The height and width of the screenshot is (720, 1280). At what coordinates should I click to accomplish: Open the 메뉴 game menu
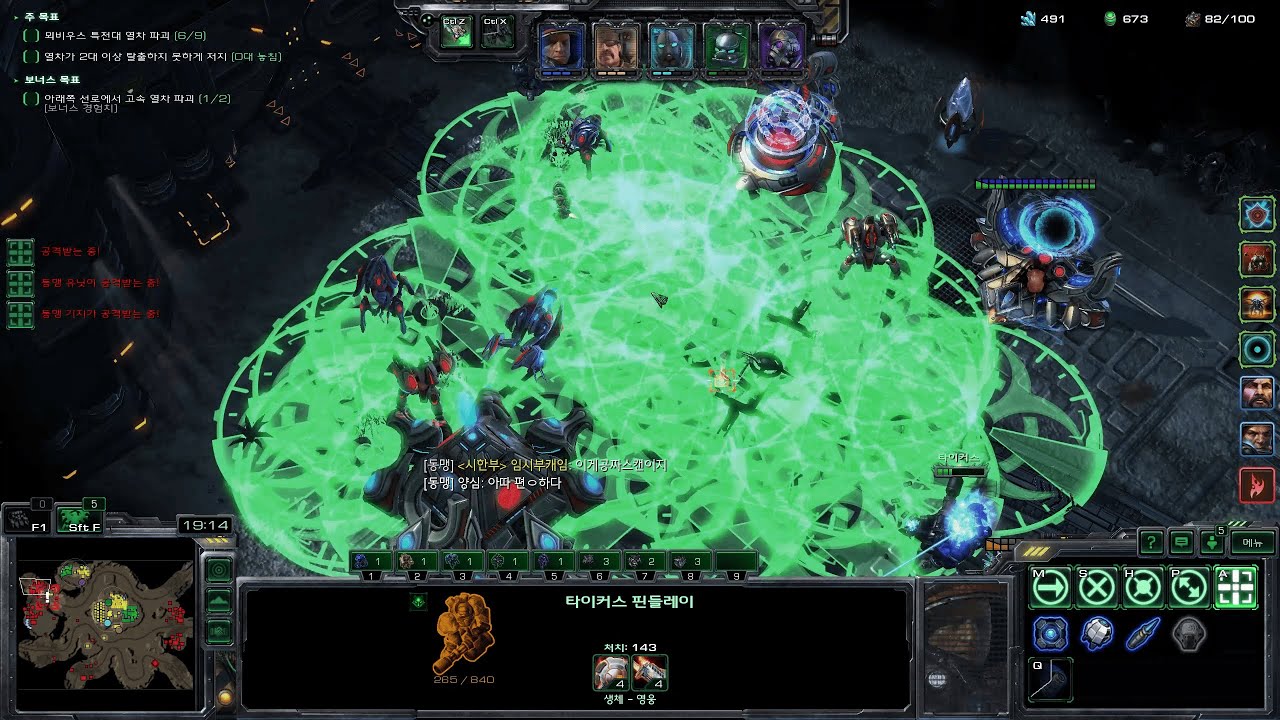pyautogui.click(x=1252, y=542)
